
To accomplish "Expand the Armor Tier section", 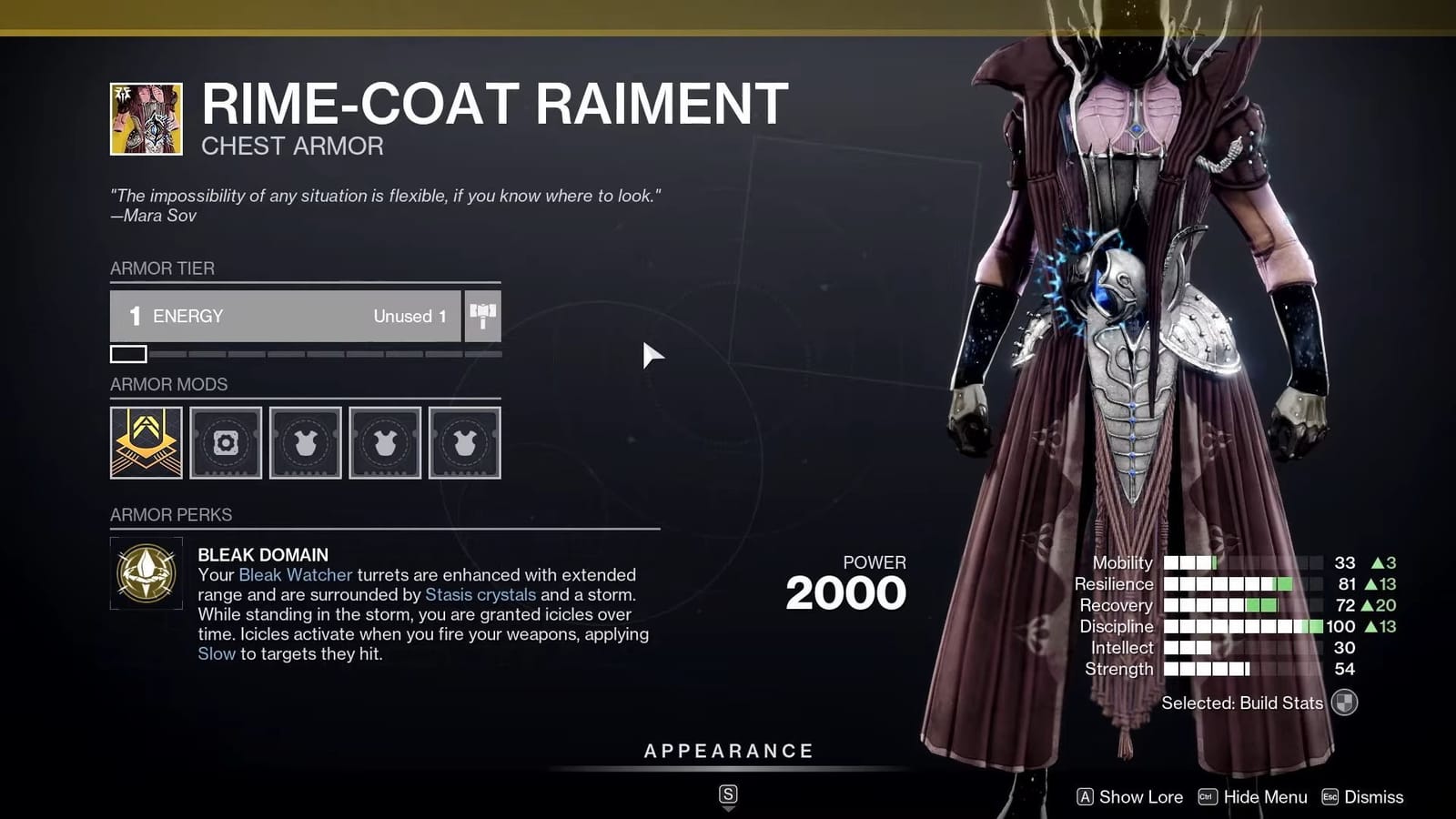I will (161, 268).
